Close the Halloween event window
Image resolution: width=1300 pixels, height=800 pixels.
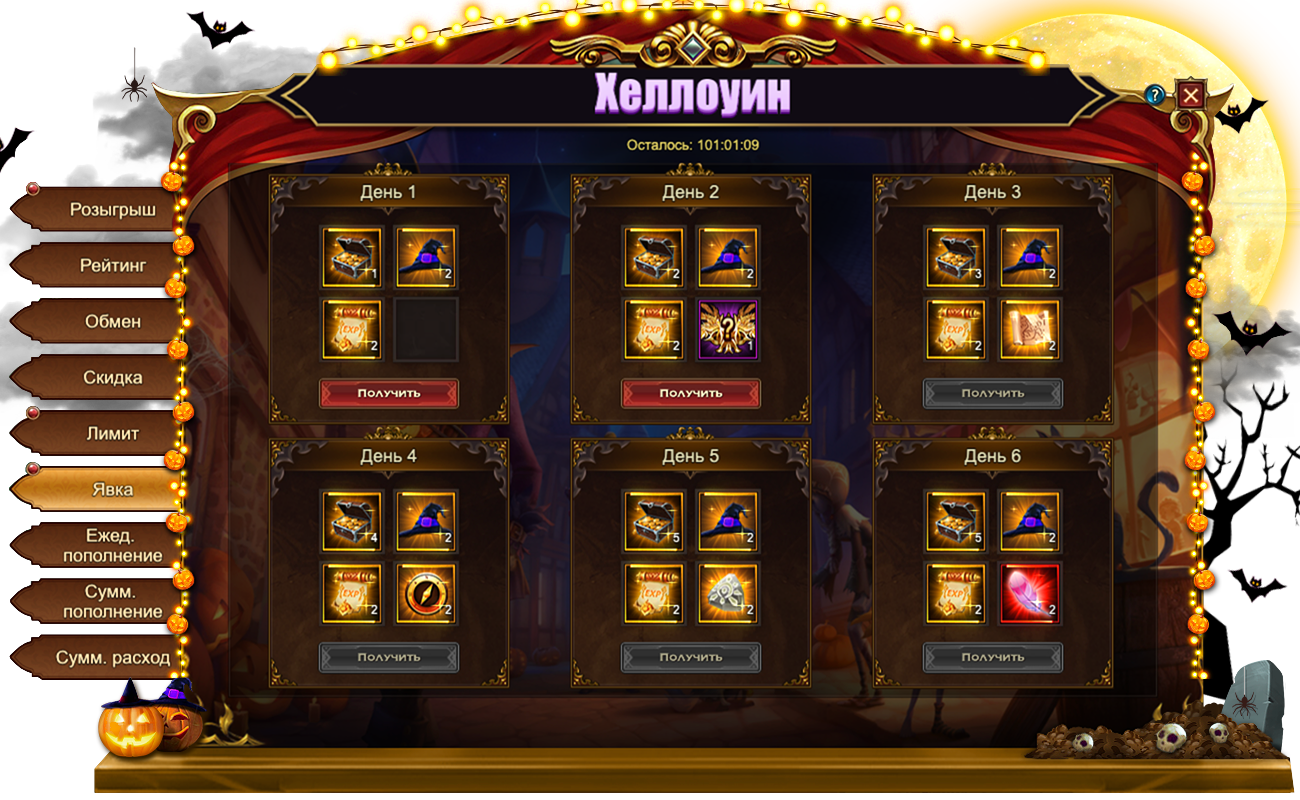coord(1190,95)
